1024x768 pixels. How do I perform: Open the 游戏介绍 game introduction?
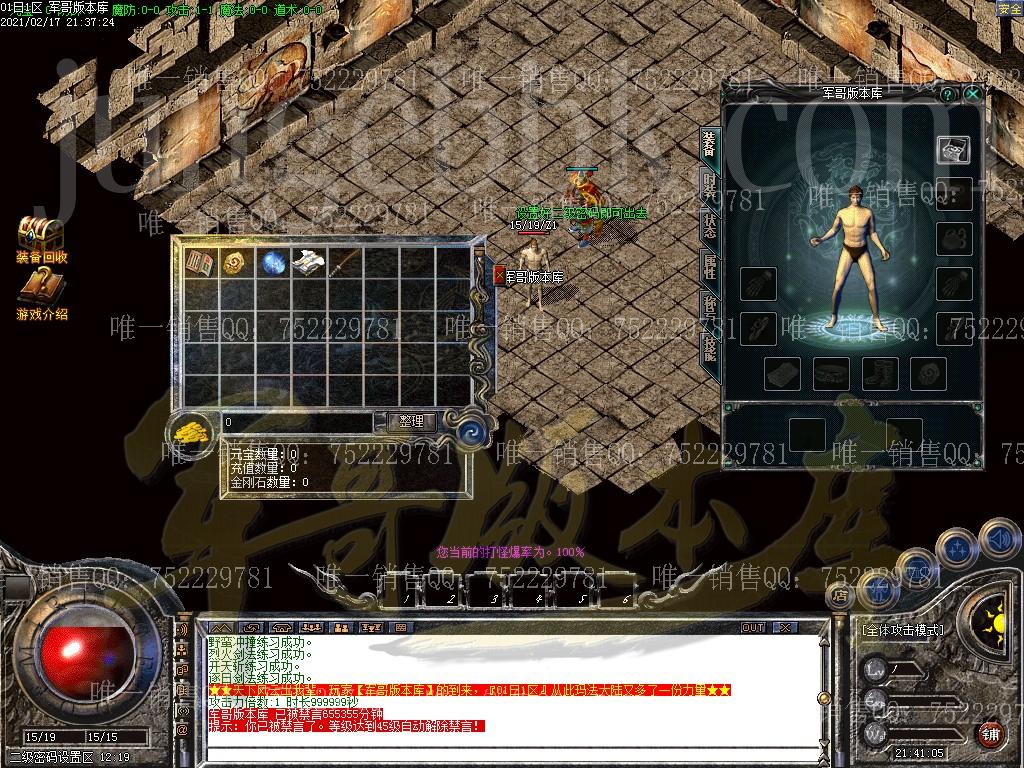[x=41, y=295]
